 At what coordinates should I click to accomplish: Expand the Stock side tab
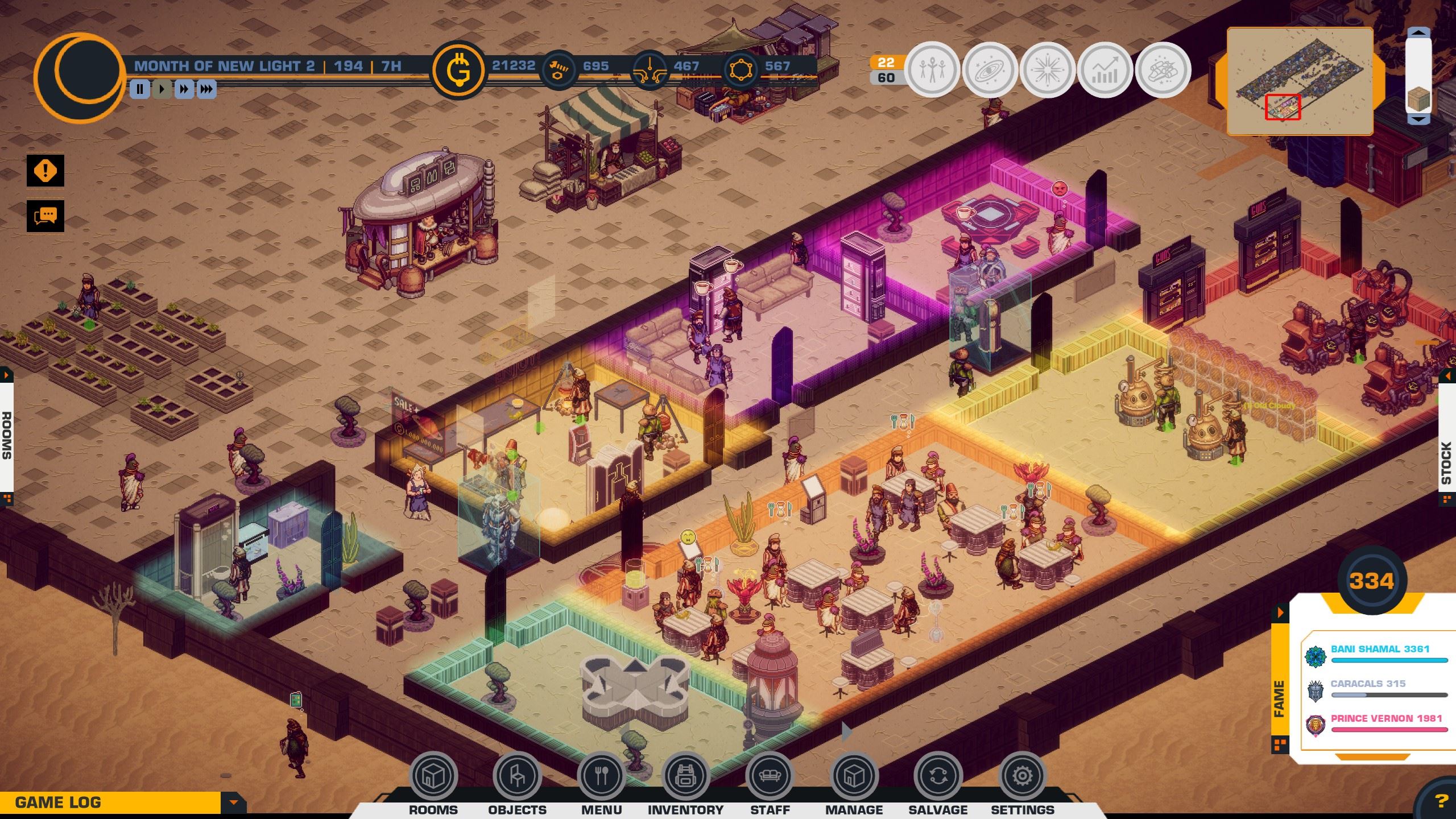click(x=1448, y=462)
